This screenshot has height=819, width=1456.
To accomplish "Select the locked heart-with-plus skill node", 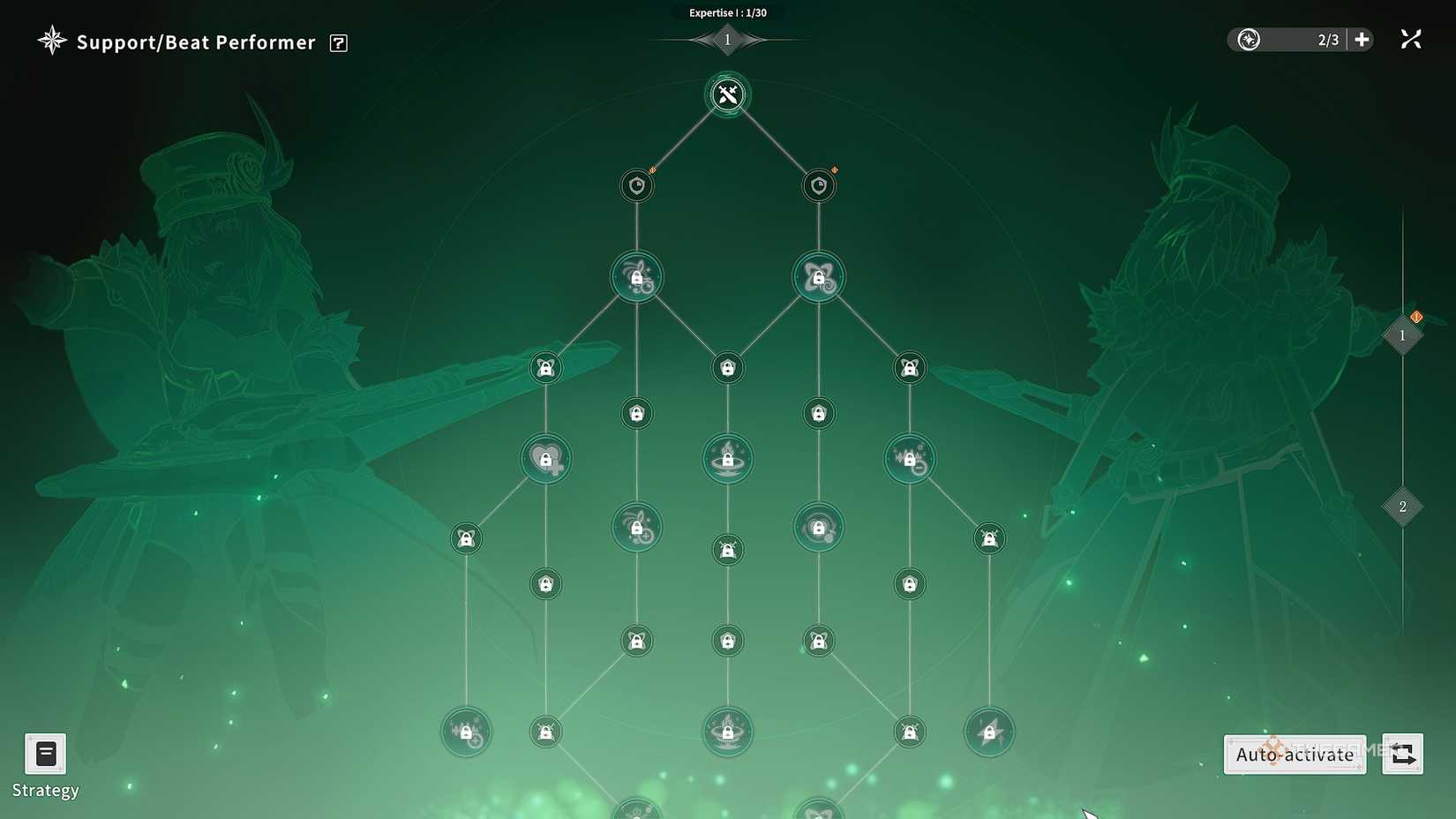I will (545, 458).
